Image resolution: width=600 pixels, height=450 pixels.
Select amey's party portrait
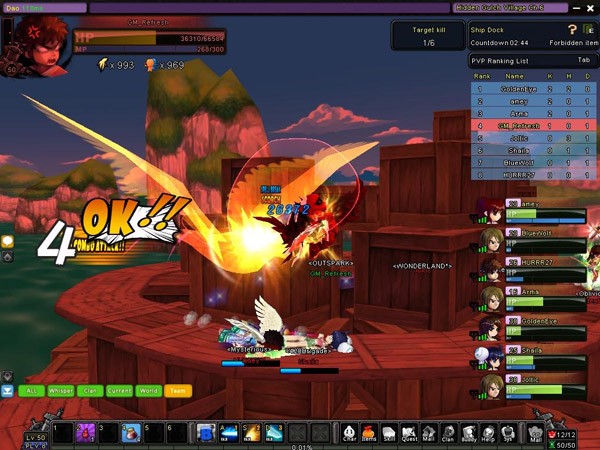491,211
